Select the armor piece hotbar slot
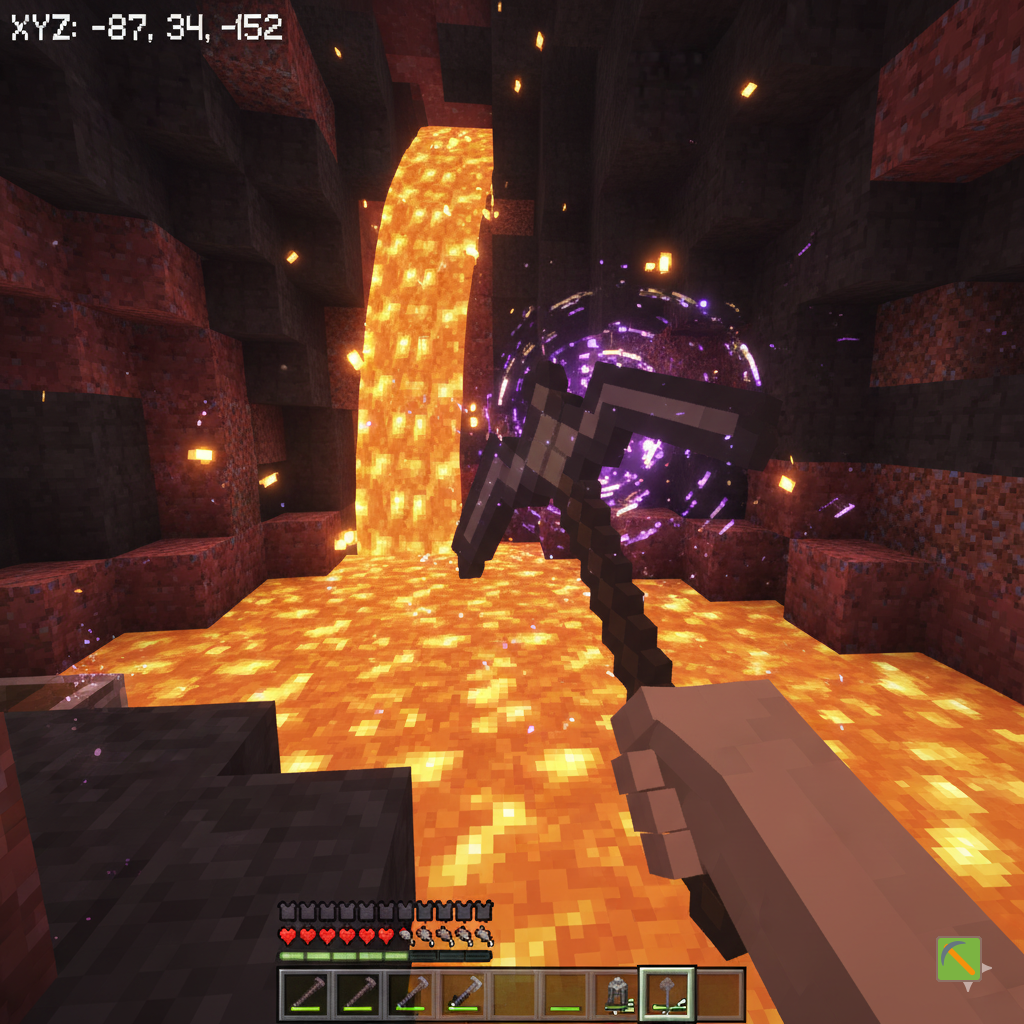The height and width of the screenshot is (1024, 1024). pyautogui.click(x=616, y=993)
